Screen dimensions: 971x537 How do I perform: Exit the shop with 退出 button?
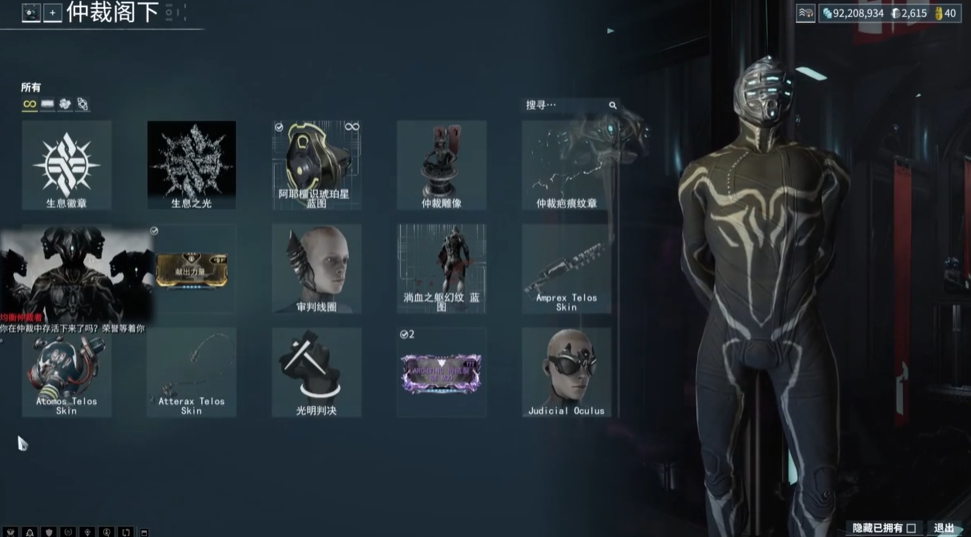(944, 528)
